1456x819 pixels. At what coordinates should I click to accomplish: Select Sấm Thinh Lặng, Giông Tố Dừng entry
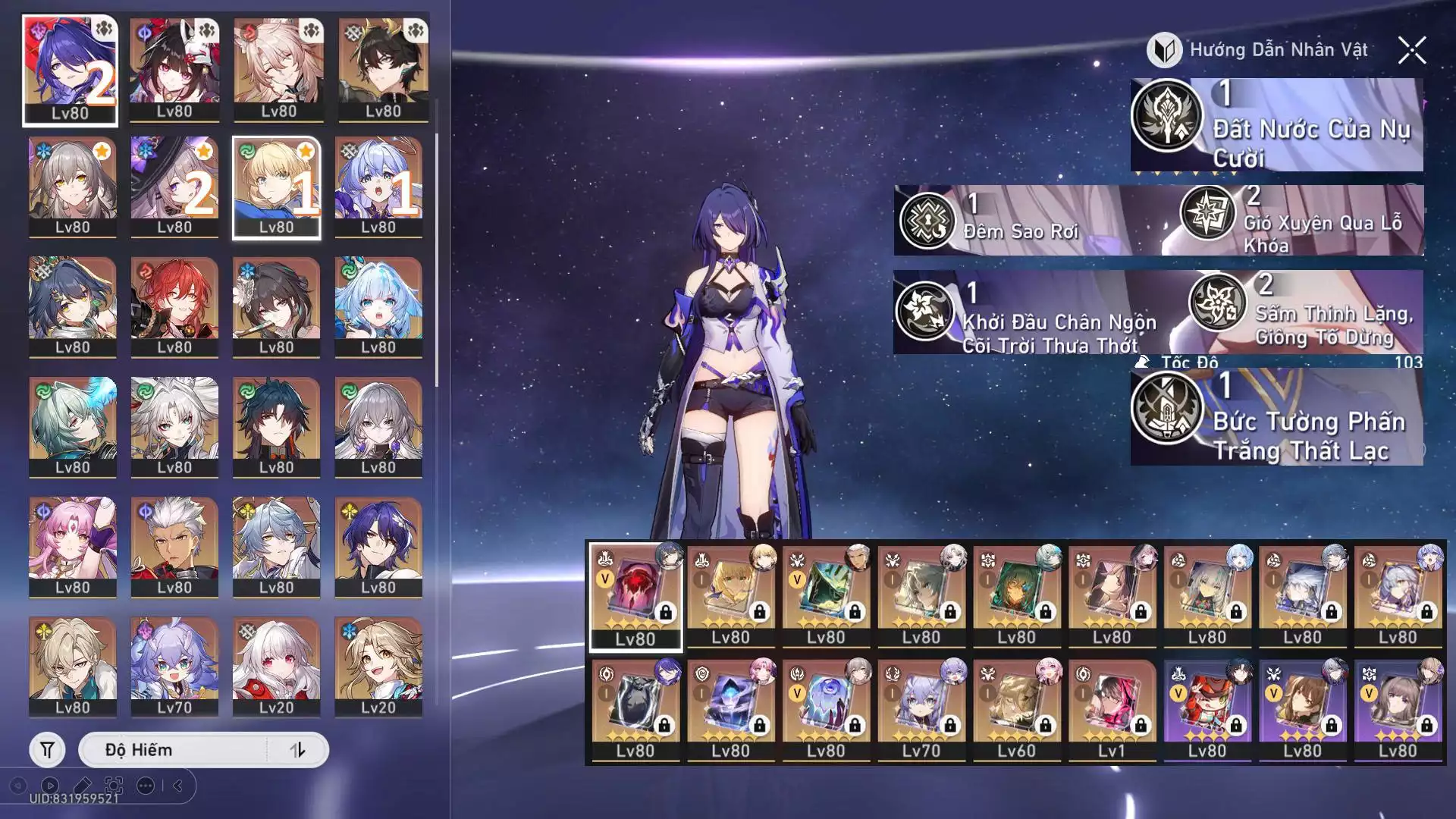[x=1304, y=312]
